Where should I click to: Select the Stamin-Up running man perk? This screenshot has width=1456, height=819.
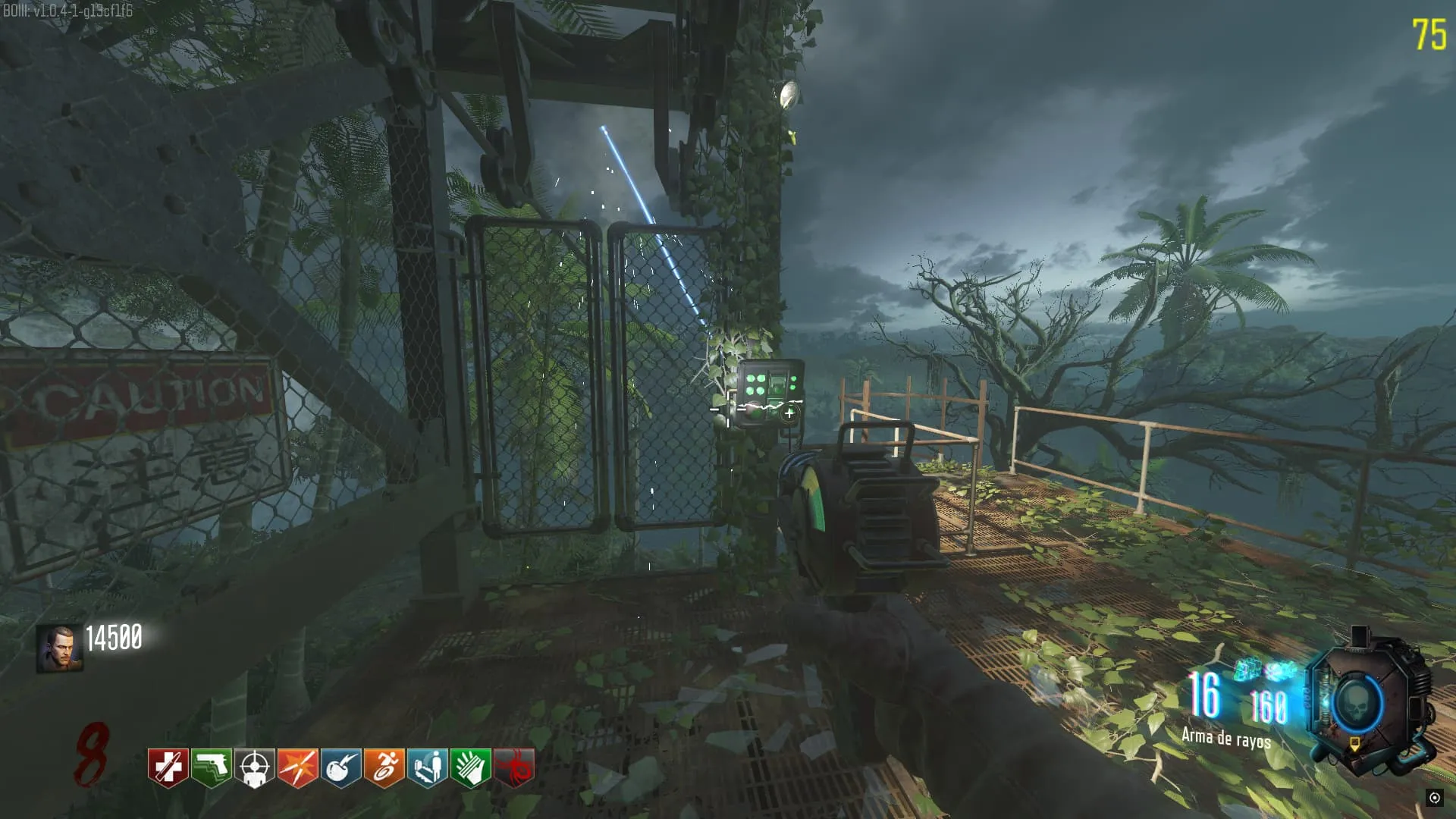coord(384,767)
